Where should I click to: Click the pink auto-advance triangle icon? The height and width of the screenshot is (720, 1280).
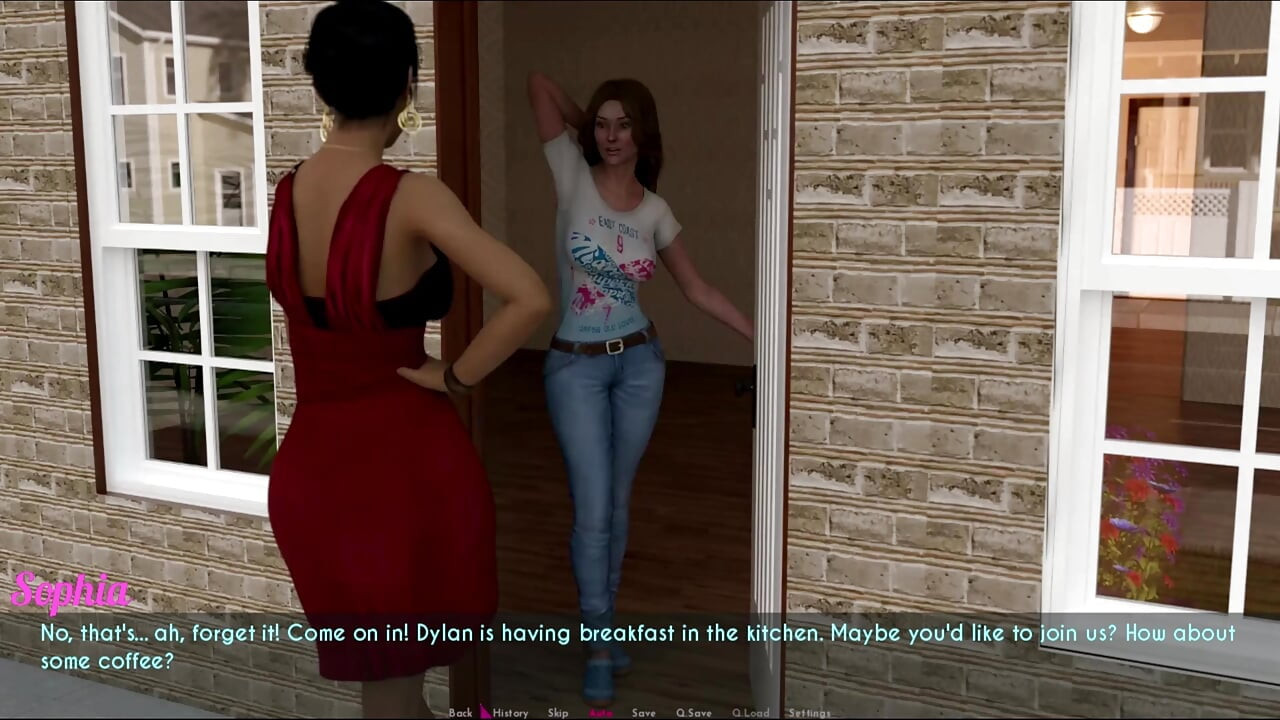pos(484,712)
